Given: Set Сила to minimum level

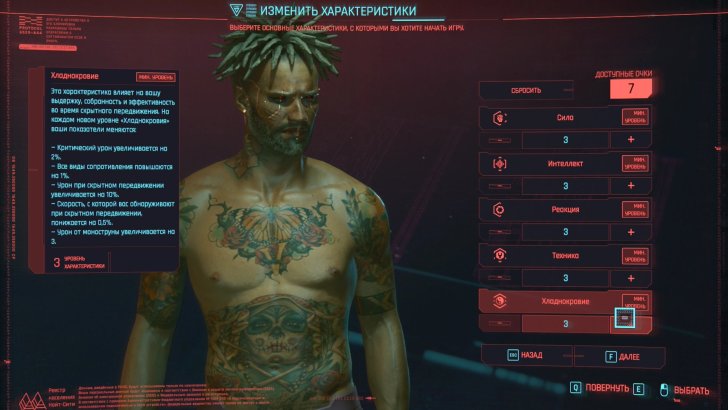Looking at the screenshot, I should pos(633,118).
